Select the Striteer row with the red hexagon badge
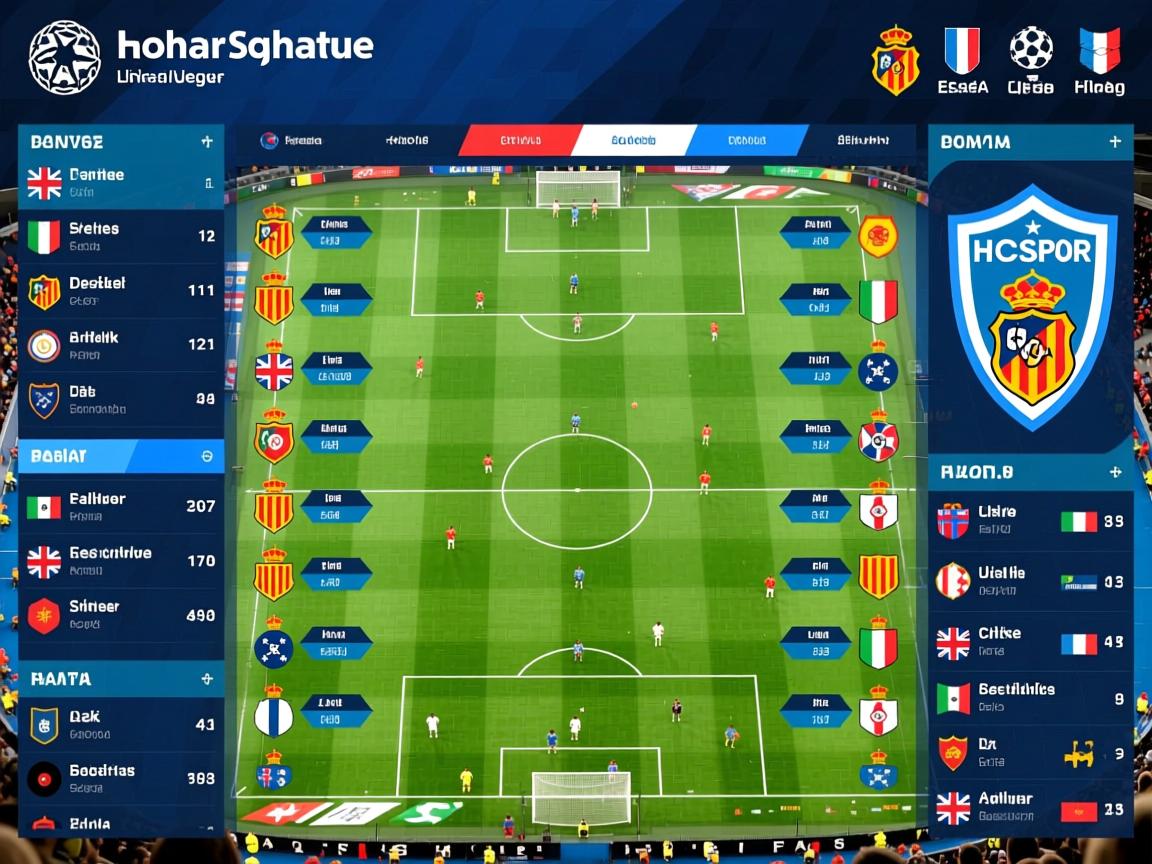 pyautogui.click(x=120, y=615)
